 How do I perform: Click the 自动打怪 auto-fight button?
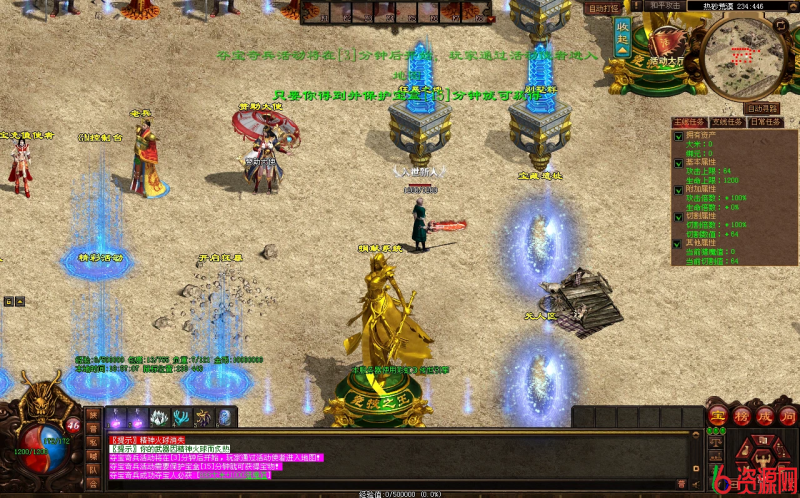coord(601,8)
